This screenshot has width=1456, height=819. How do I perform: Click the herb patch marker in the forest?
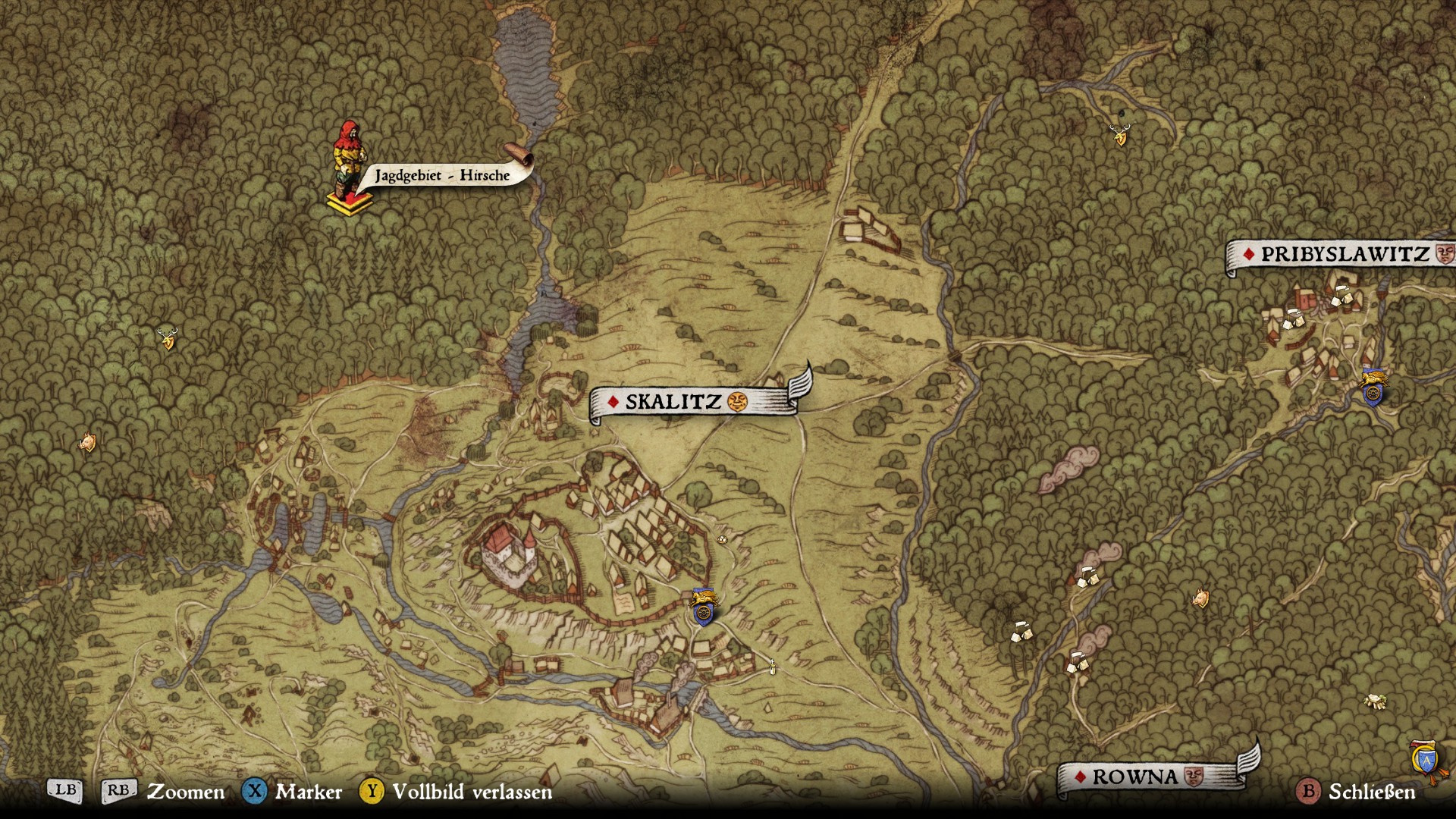coord(1375,701)
